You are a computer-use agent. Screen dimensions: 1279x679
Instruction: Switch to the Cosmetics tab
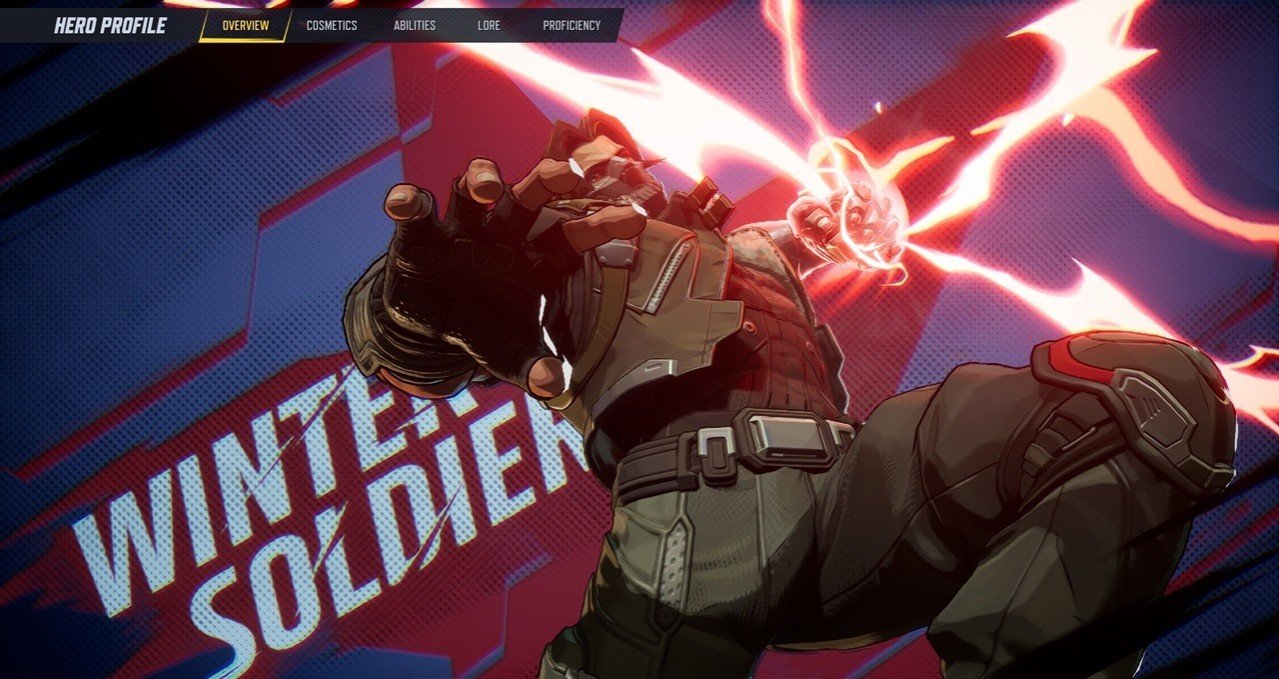click(331, 26)
